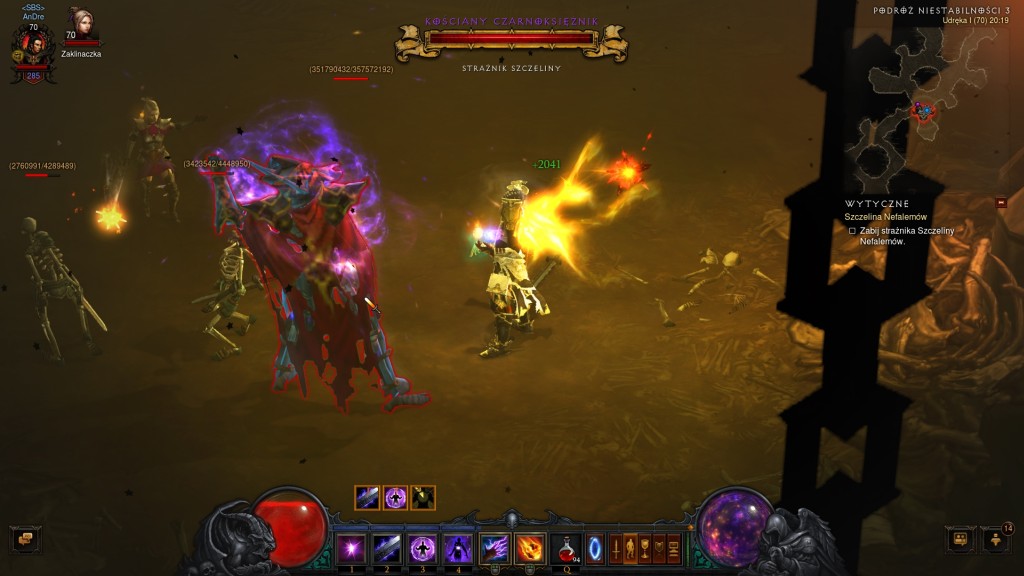Select the fiery meteor secondary skill
The width and height of the screenshot is (1024, 576).
tap(529, 548)
